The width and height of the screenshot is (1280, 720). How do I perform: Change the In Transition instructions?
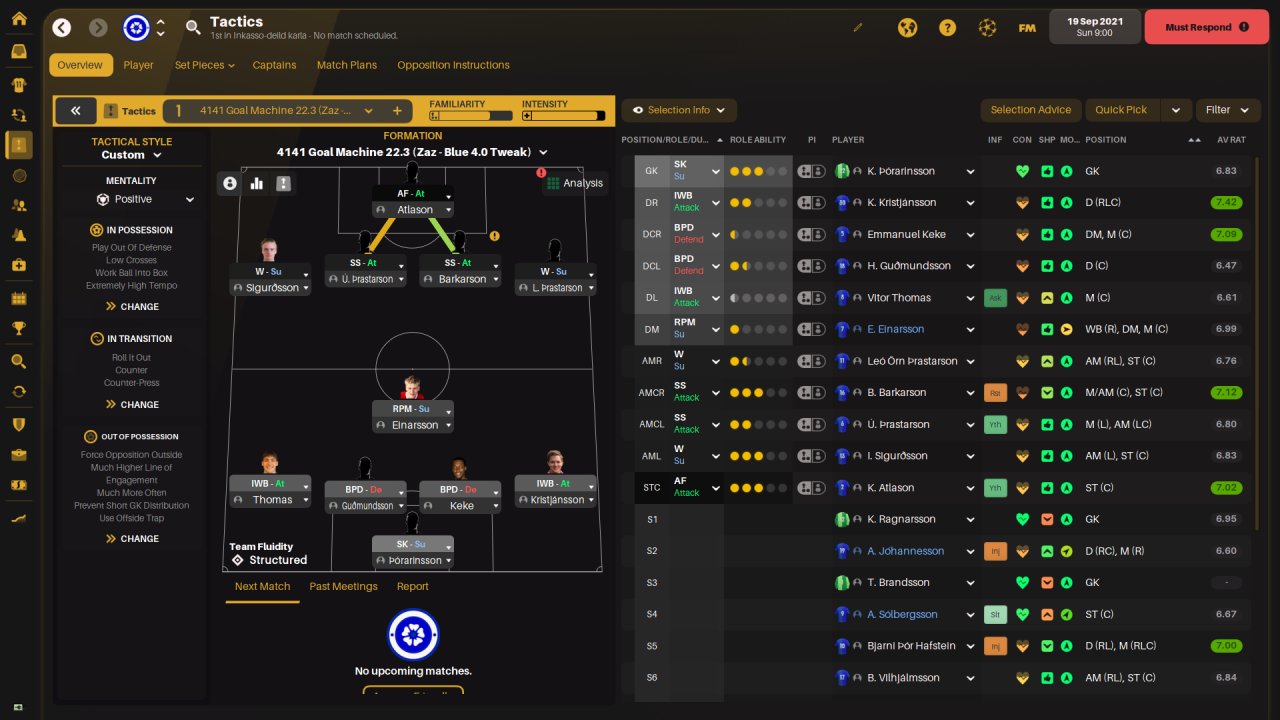tap(132, 404)
